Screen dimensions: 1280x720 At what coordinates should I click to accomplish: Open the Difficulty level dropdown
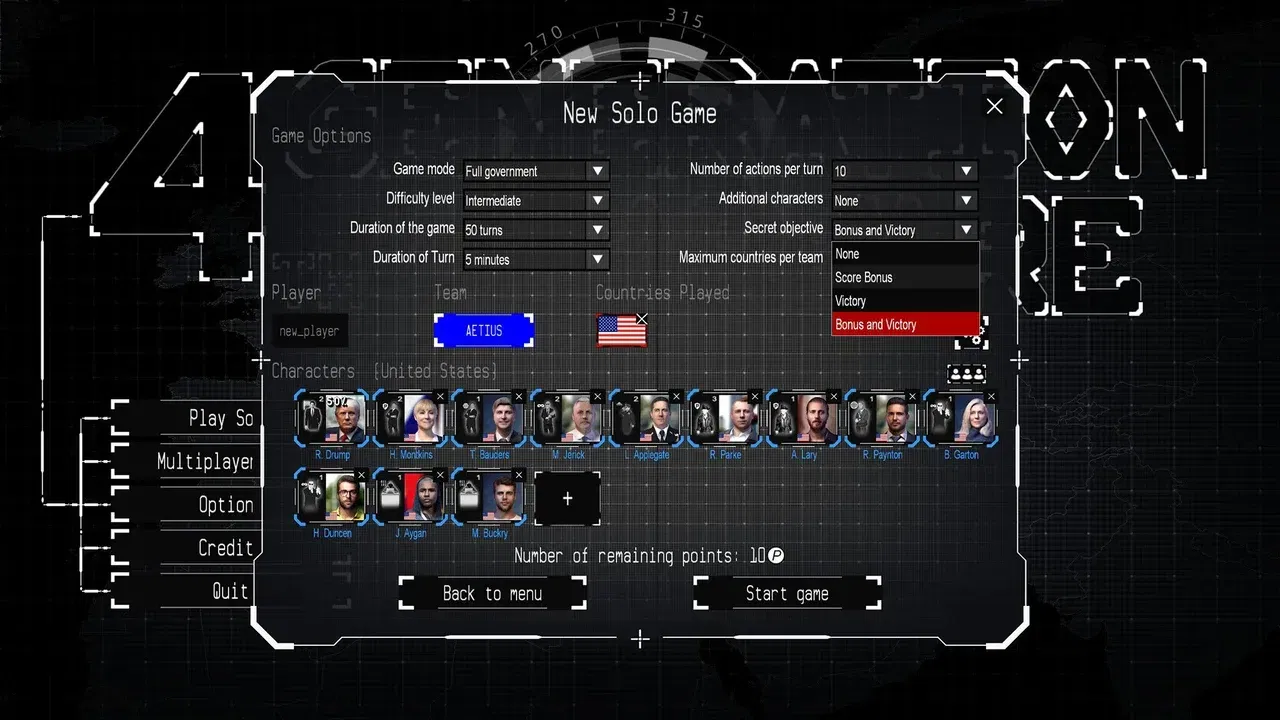[535, 200]
